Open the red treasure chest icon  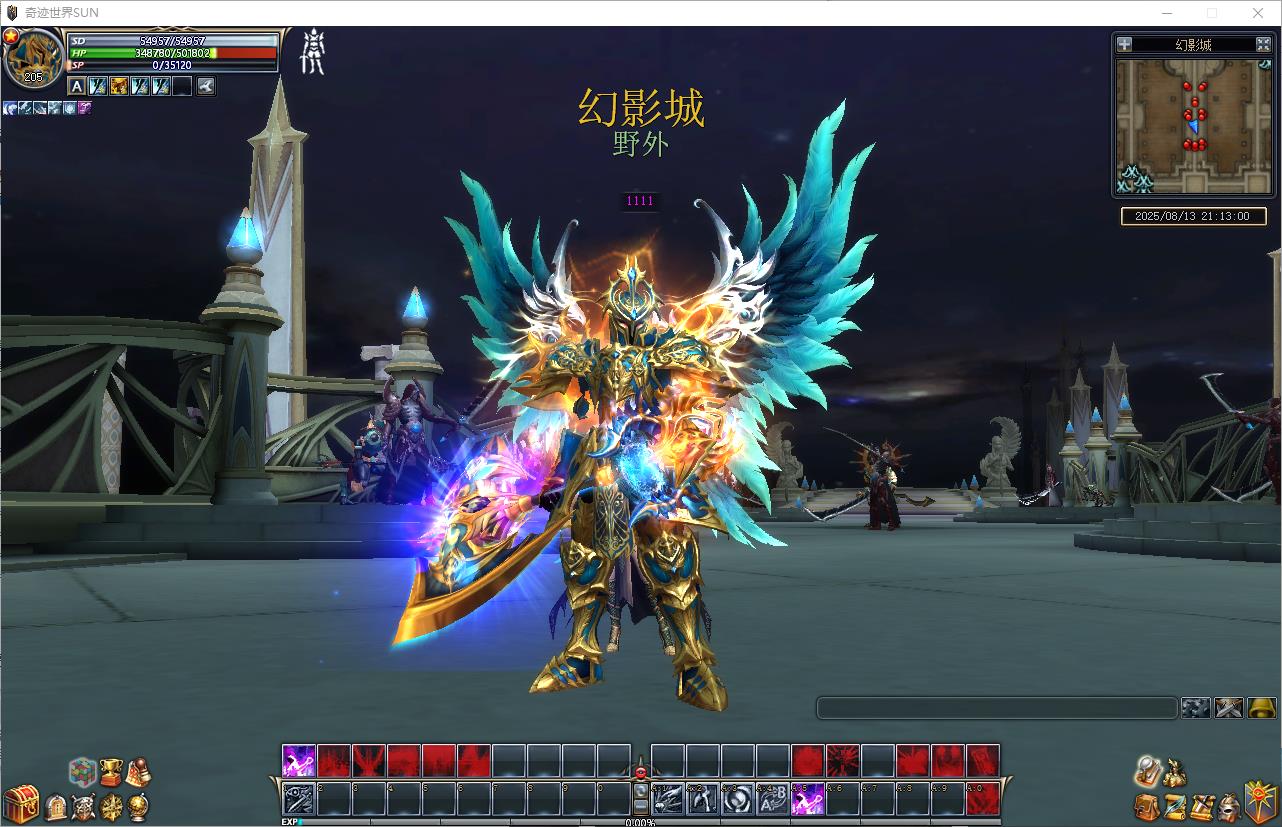click(20, 804)
